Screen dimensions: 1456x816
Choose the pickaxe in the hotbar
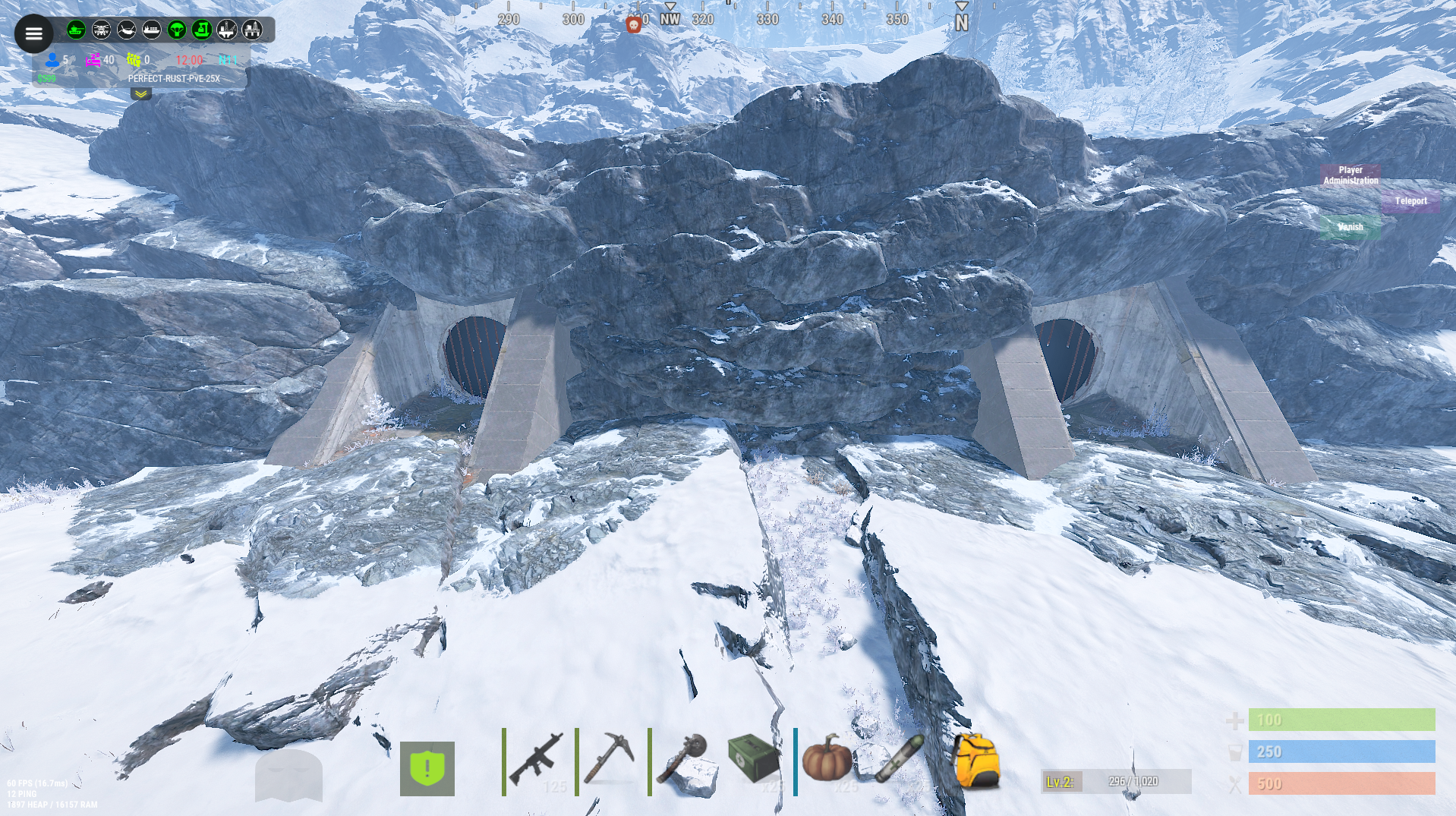[x=610, y=761]
